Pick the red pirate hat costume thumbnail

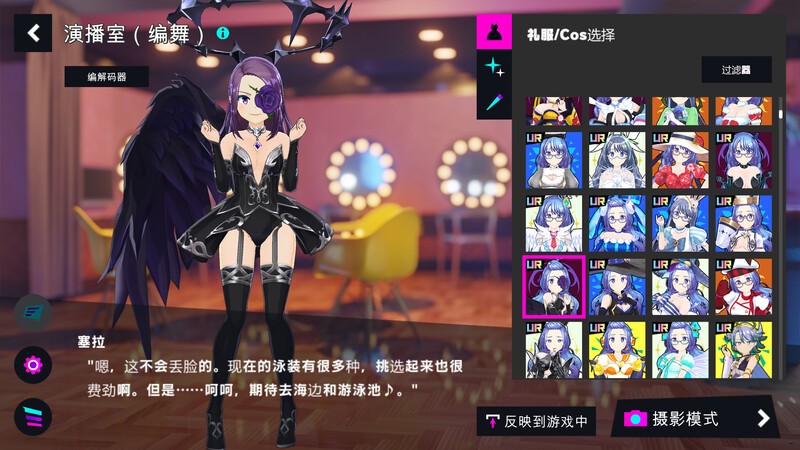pyautogui.click(x=743, y=287)
